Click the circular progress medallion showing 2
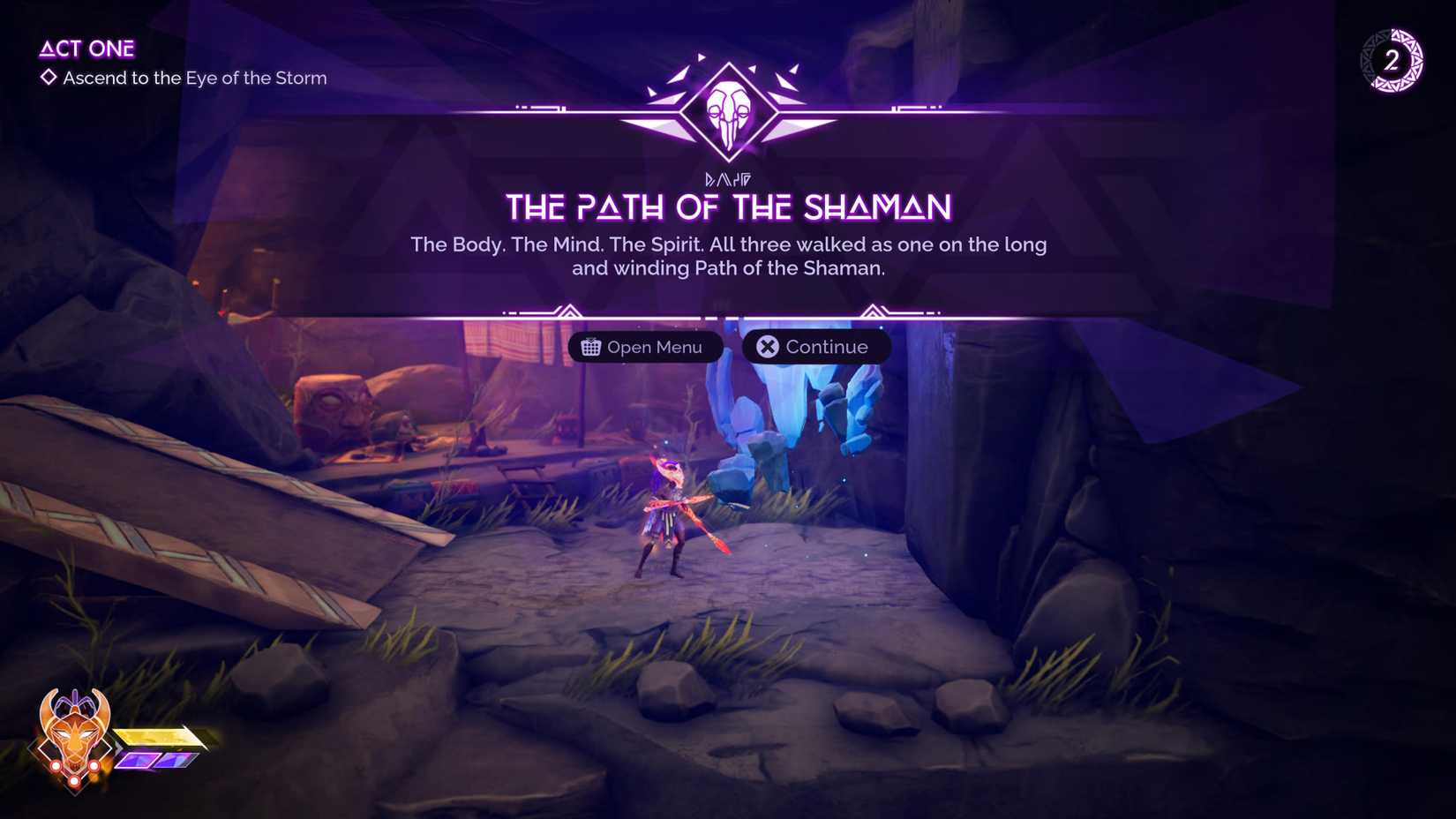The image size is (1456, 819). pyautogui.click(x=1392, y=62)
